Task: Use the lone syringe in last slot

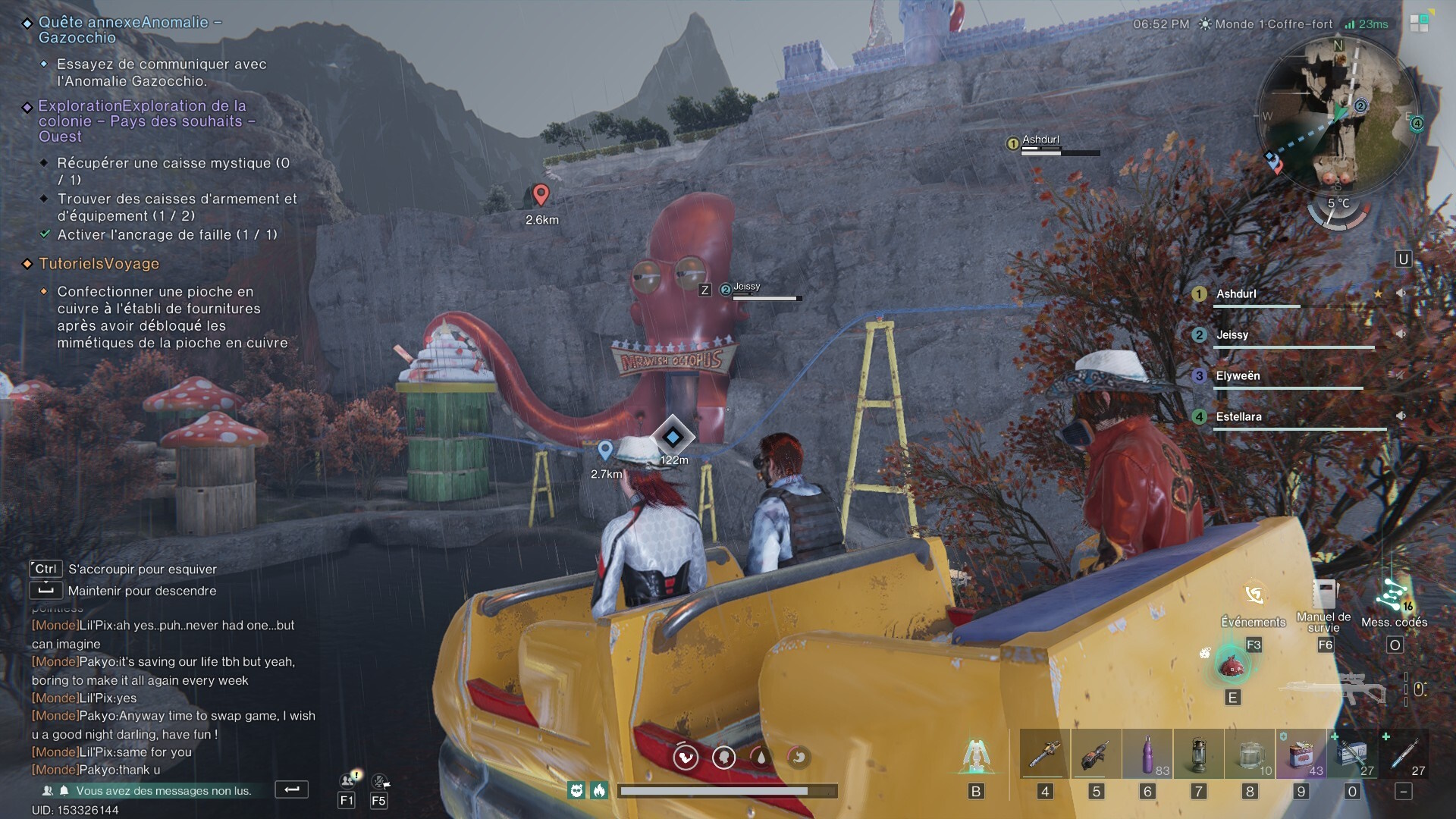Action: [x=1404, y=755]
